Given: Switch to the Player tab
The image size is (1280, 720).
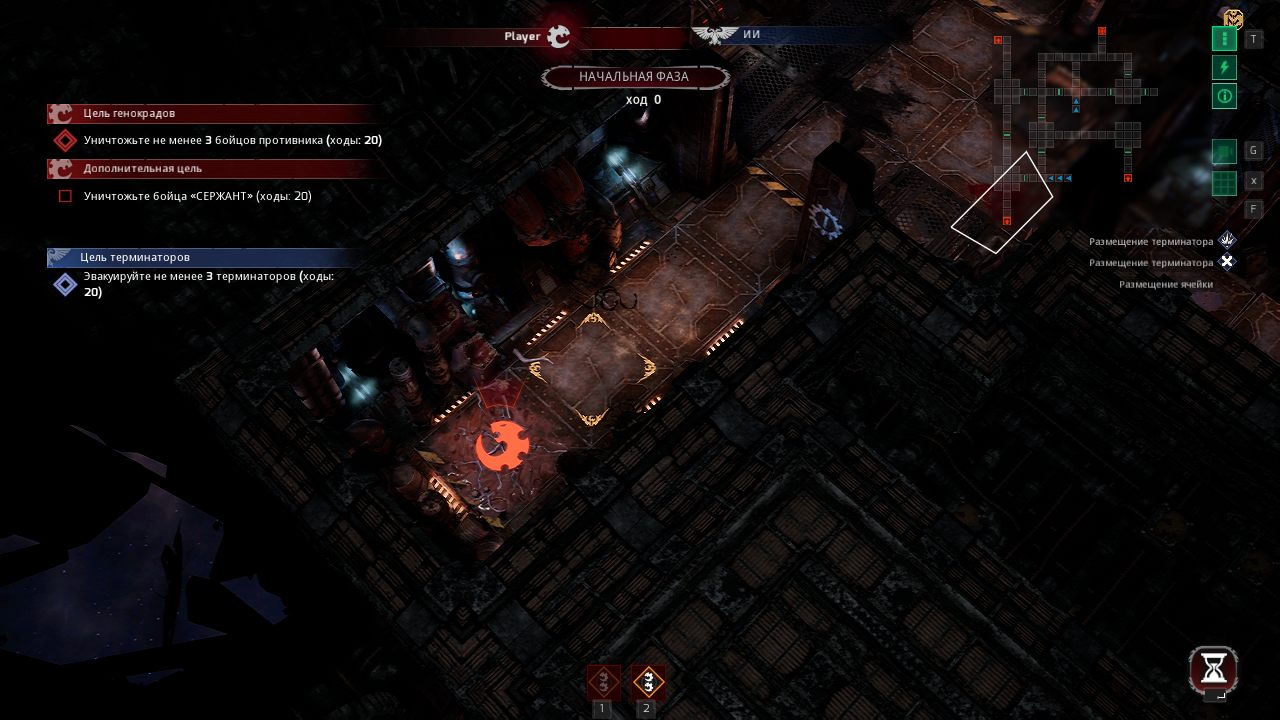Looking at the screenshot, I should [x=521, y=36].
